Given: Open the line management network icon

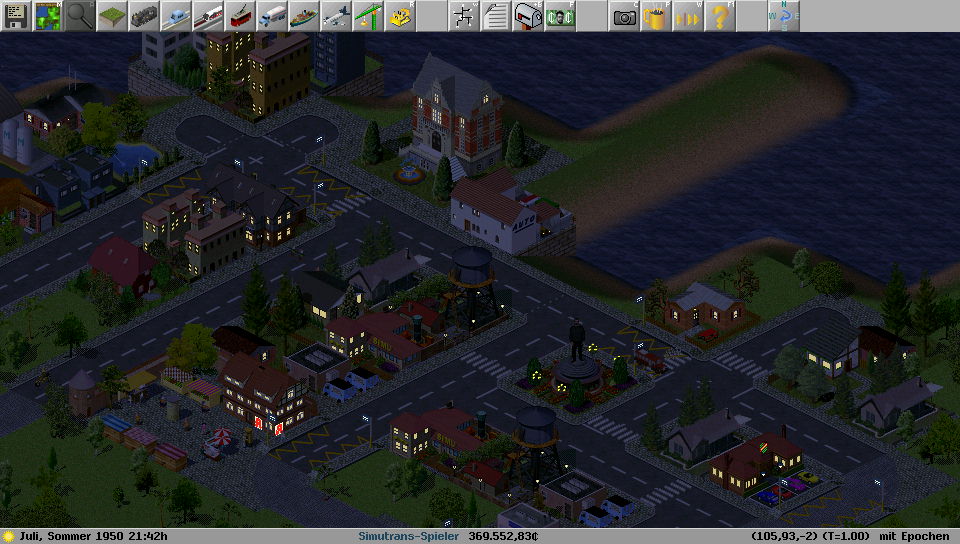Looking at the screenshot, I should pyautogui.click(x=463, y=16).
